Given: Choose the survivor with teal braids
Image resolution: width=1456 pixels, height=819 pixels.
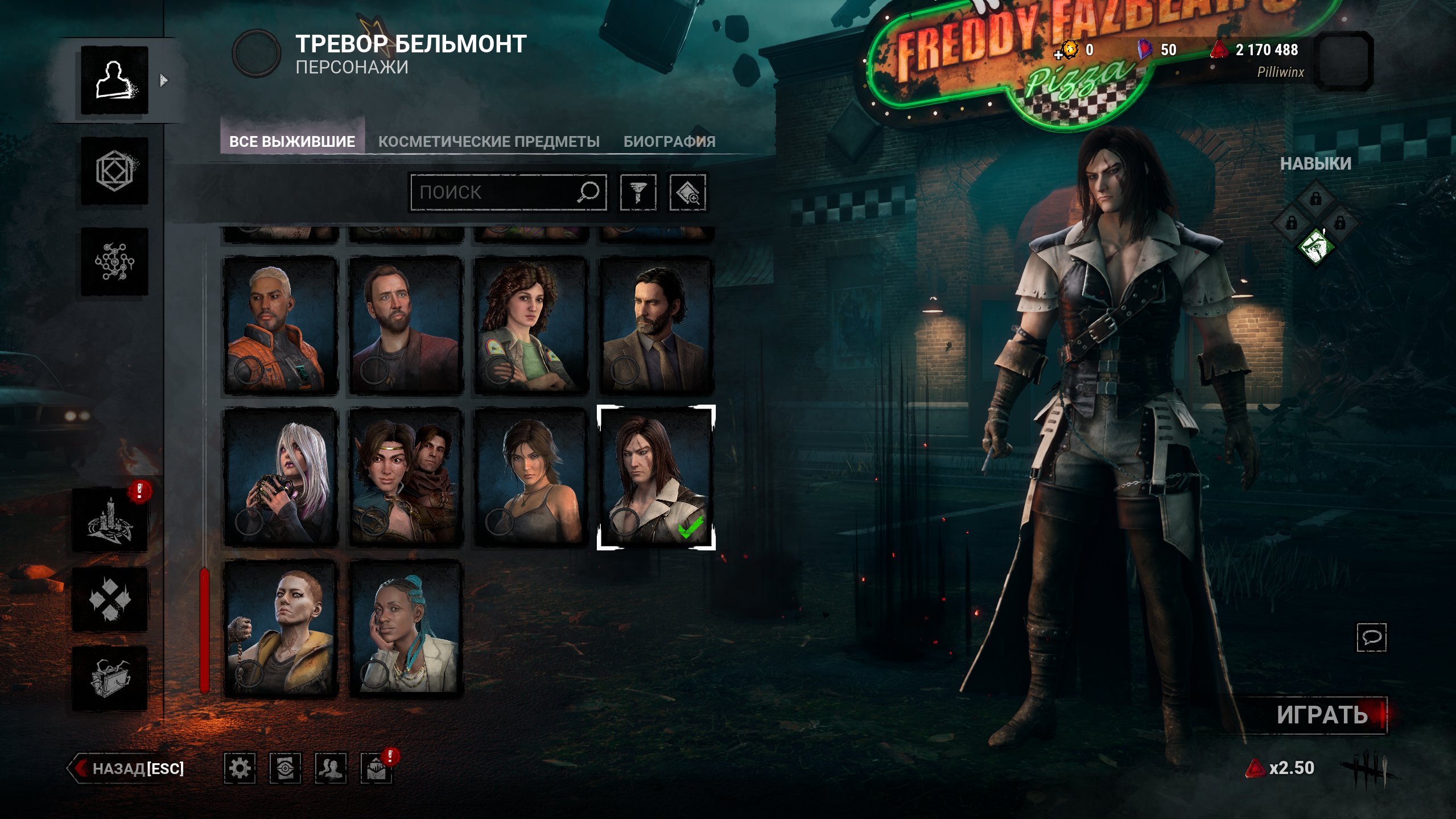Looking at the screenshot, I should coord(406,628).
